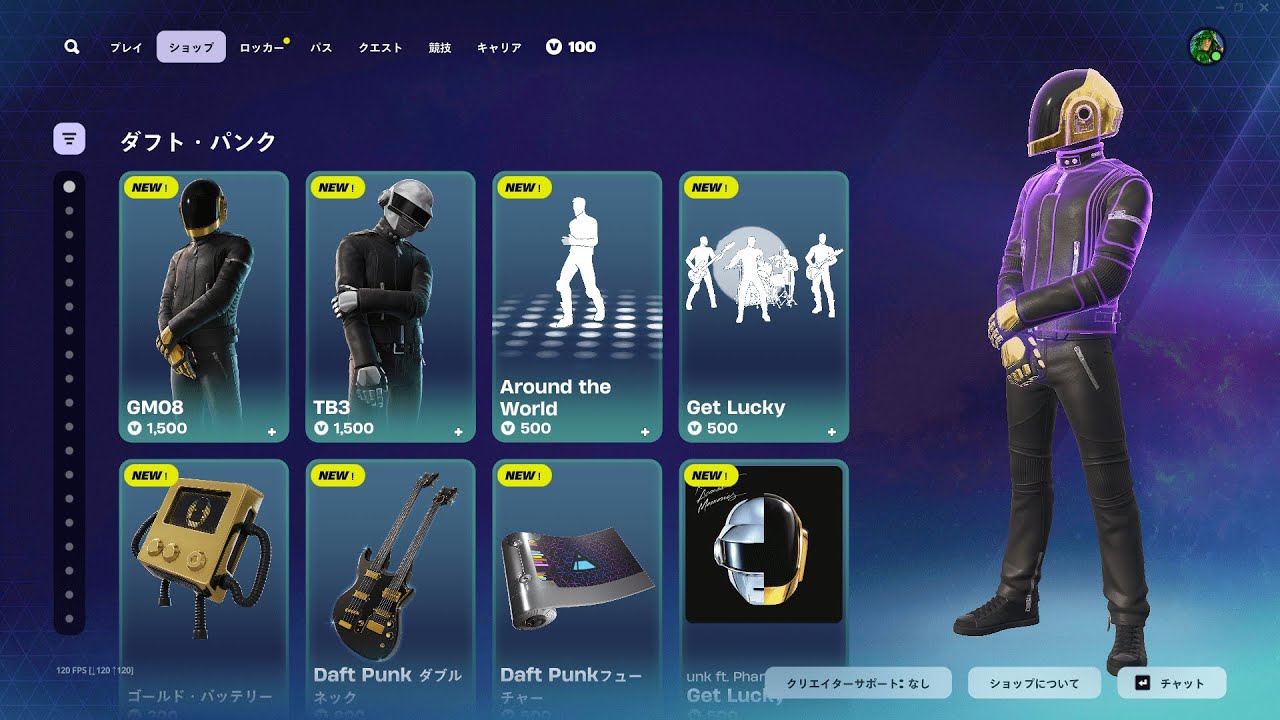Switch to the 競技 tab

tap(439, 47)
